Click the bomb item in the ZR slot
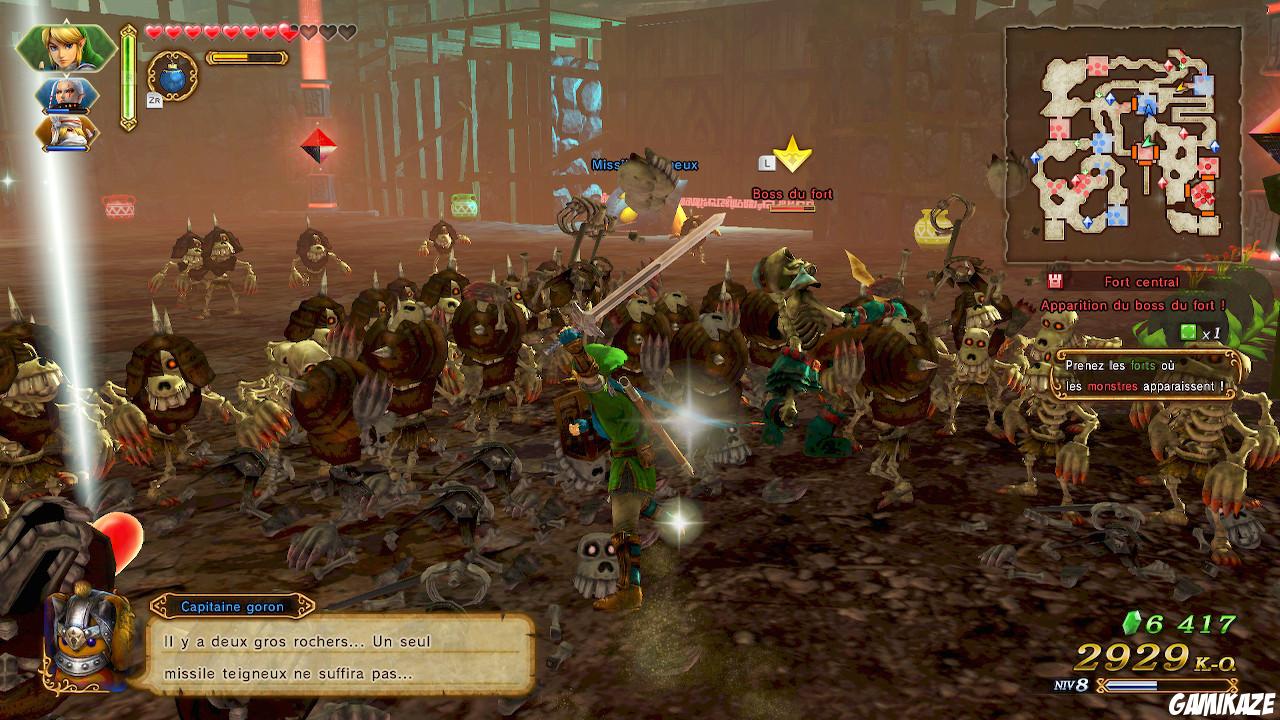The width and height of the screenshot is (1280, 720). 172,78
